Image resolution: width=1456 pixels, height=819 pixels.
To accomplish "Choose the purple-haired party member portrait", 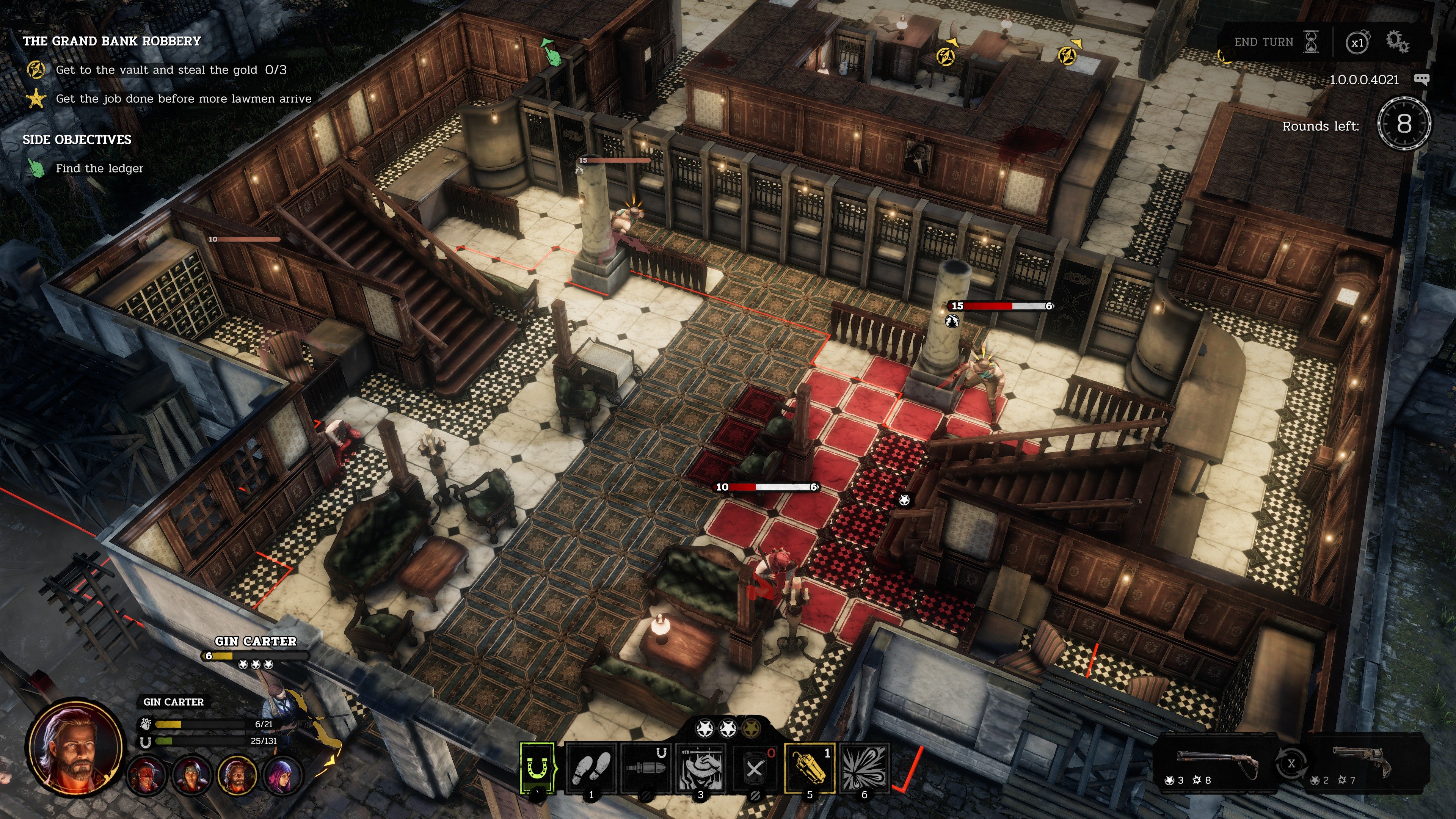I will click(281, 774).
